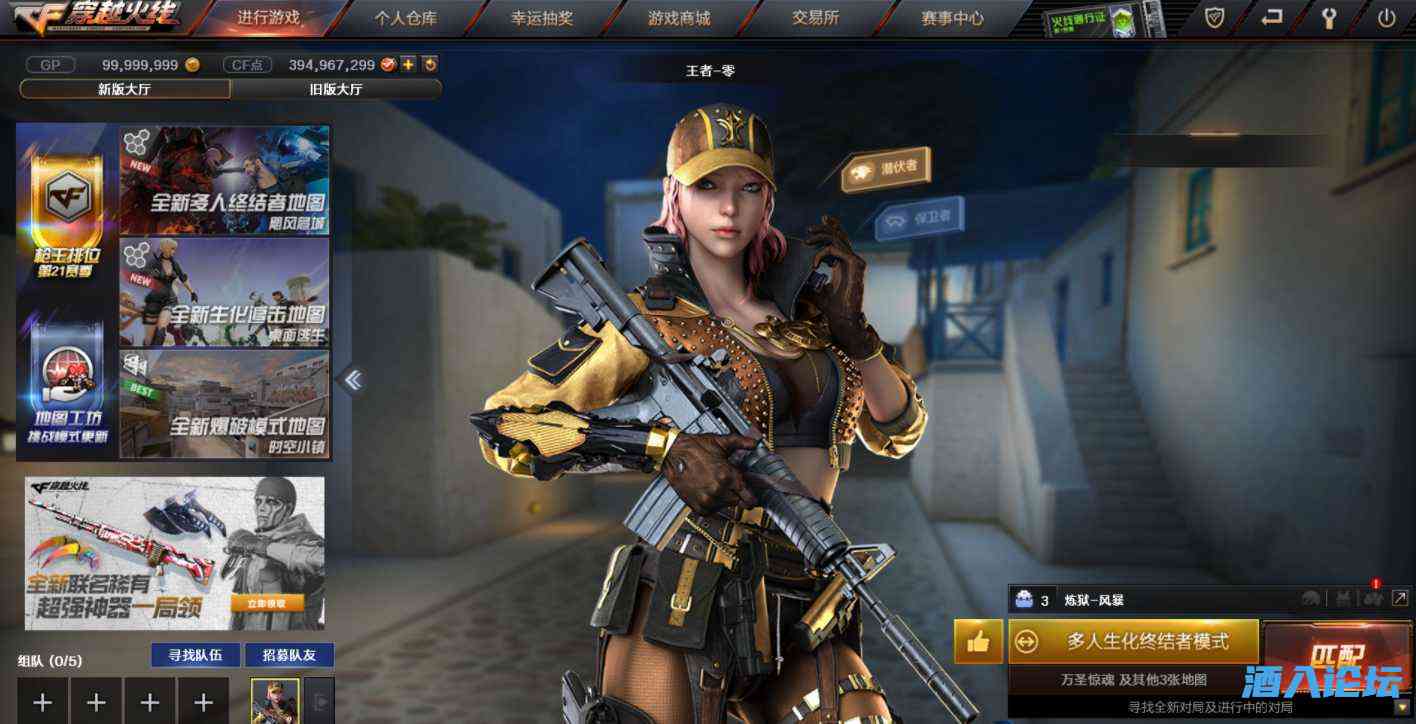Switch to the 幸运抽奖 lucky draw tab
Viewport: 1416px width, 724px height.
point(543,18)
